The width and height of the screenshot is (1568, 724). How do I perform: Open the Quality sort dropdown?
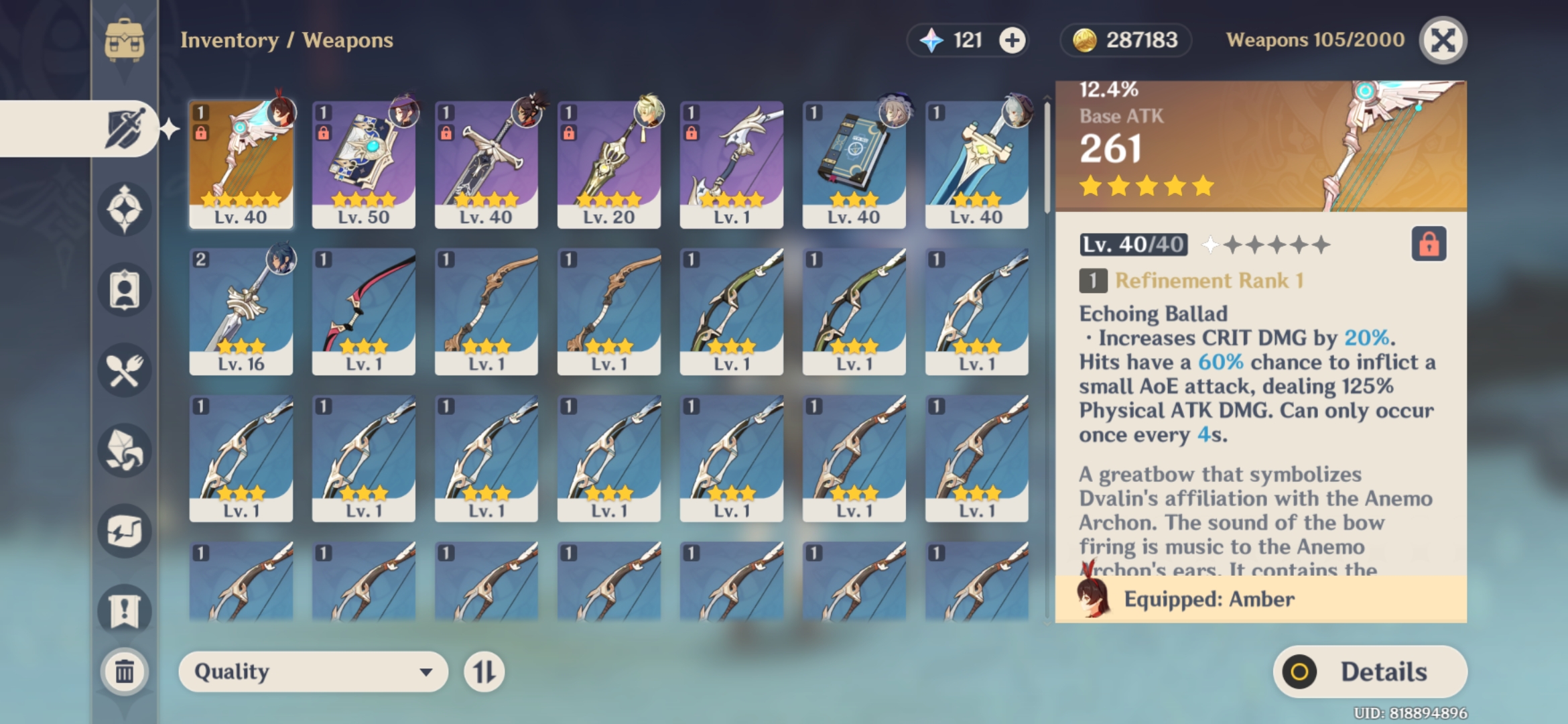tap(313, 672)
